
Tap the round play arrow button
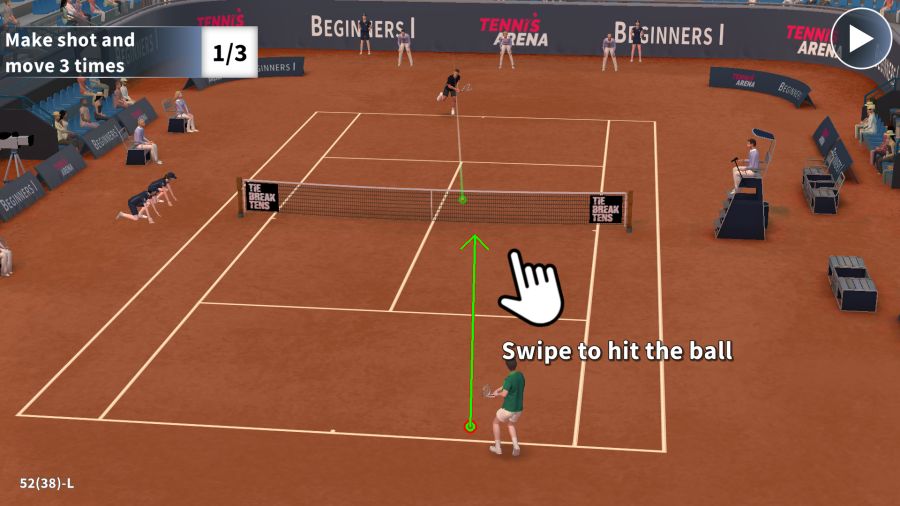(x=861, y=39)
